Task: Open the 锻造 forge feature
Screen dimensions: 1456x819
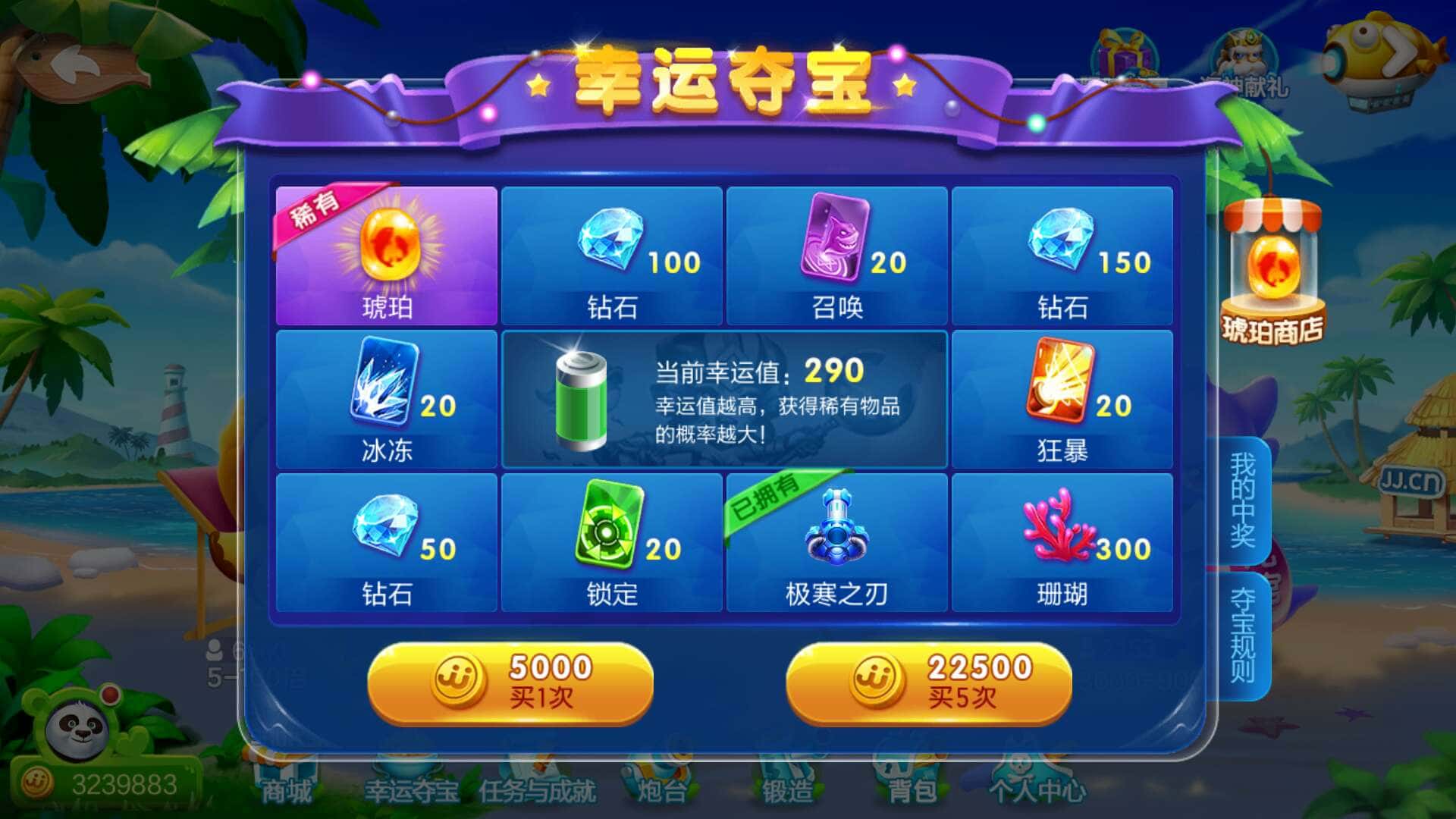Action: 789,789
